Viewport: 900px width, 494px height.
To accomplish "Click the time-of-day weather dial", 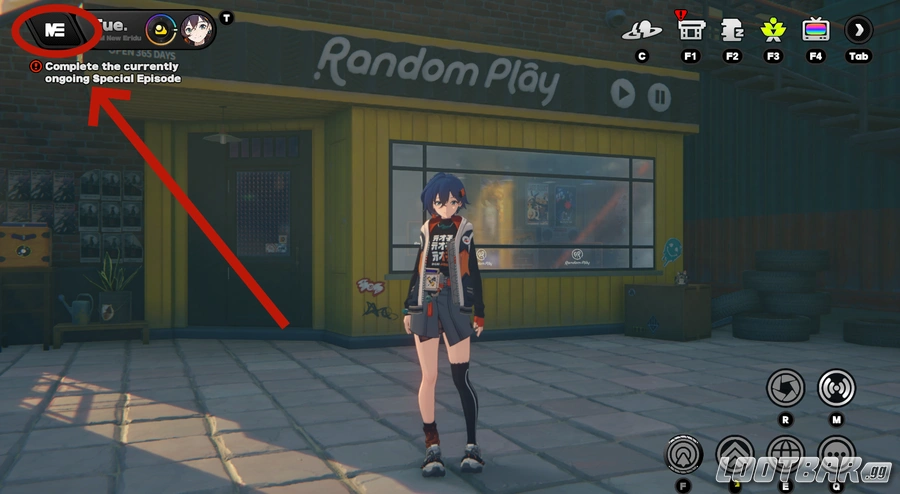I will [162, 30].
